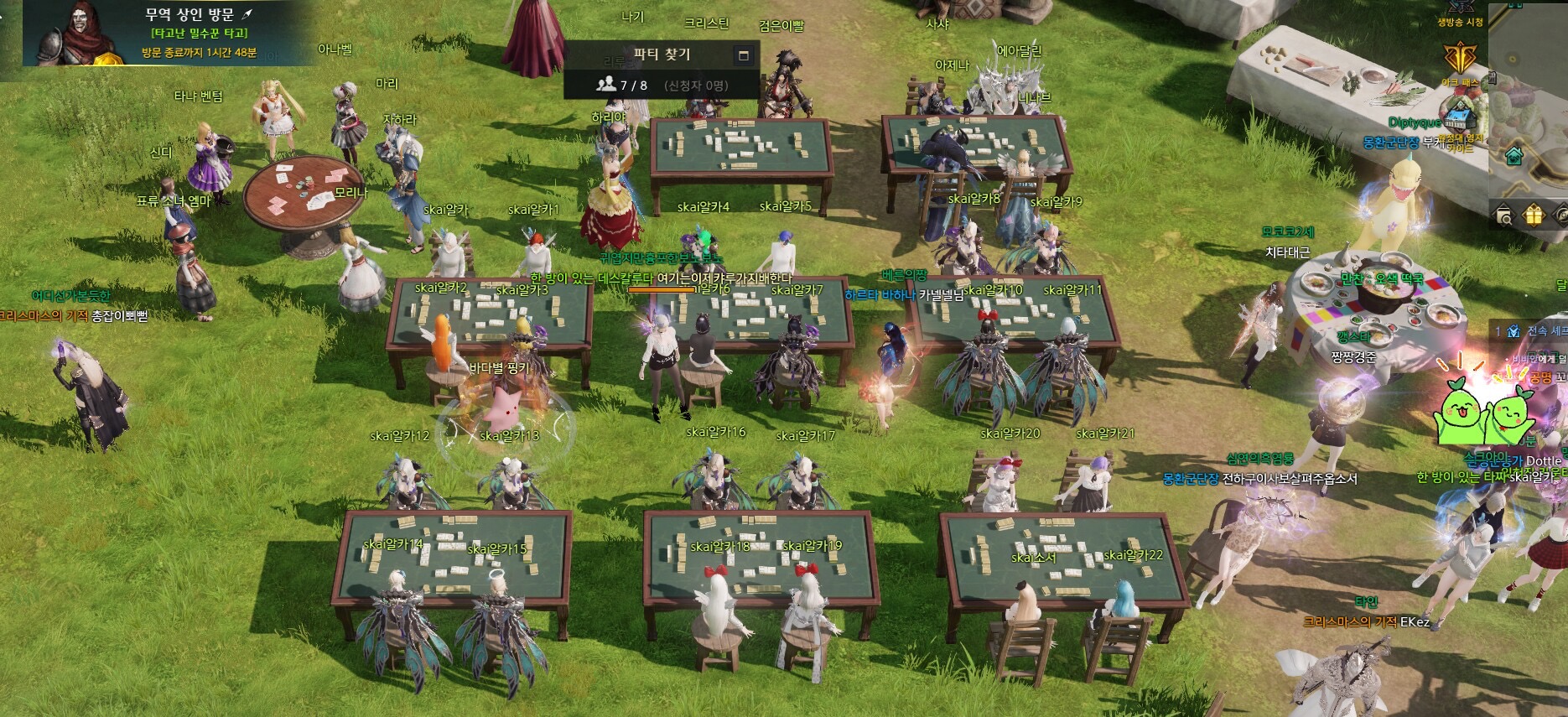Open the golden gift box button
This screenshot has width=1568, height=717.
[x=1533, y=216]
